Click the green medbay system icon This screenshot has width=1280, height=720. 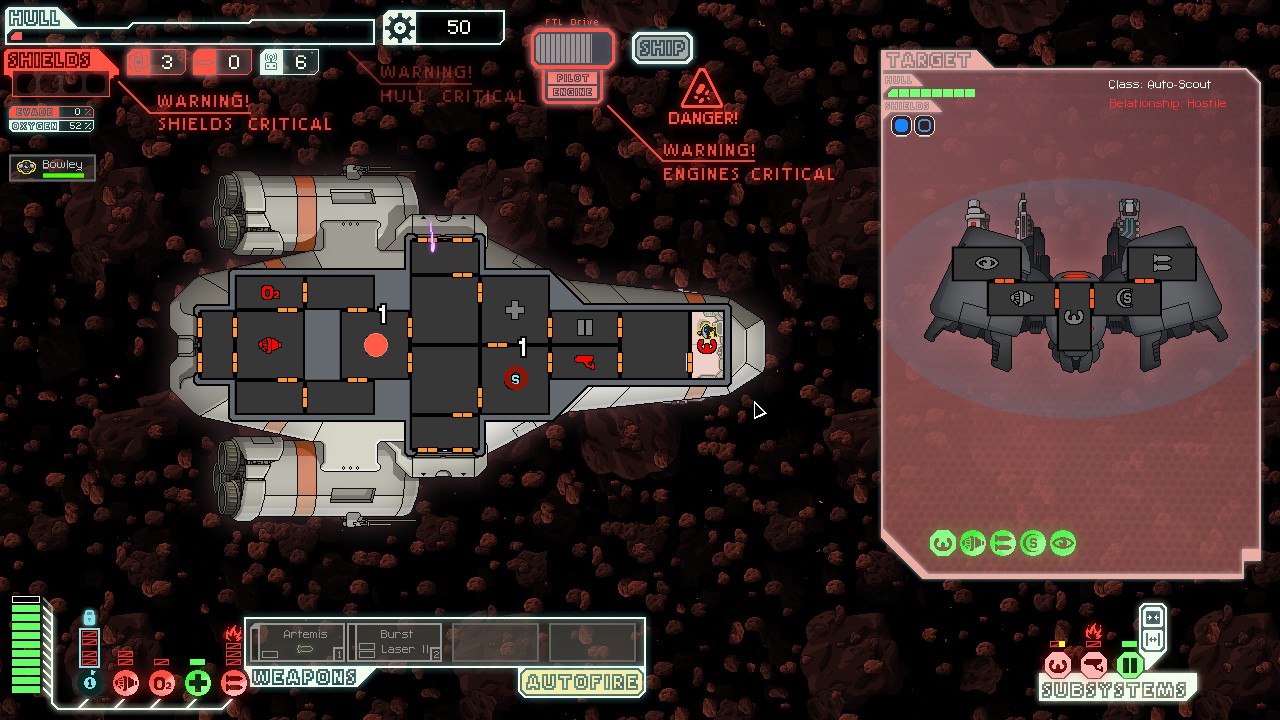point(198,683)
